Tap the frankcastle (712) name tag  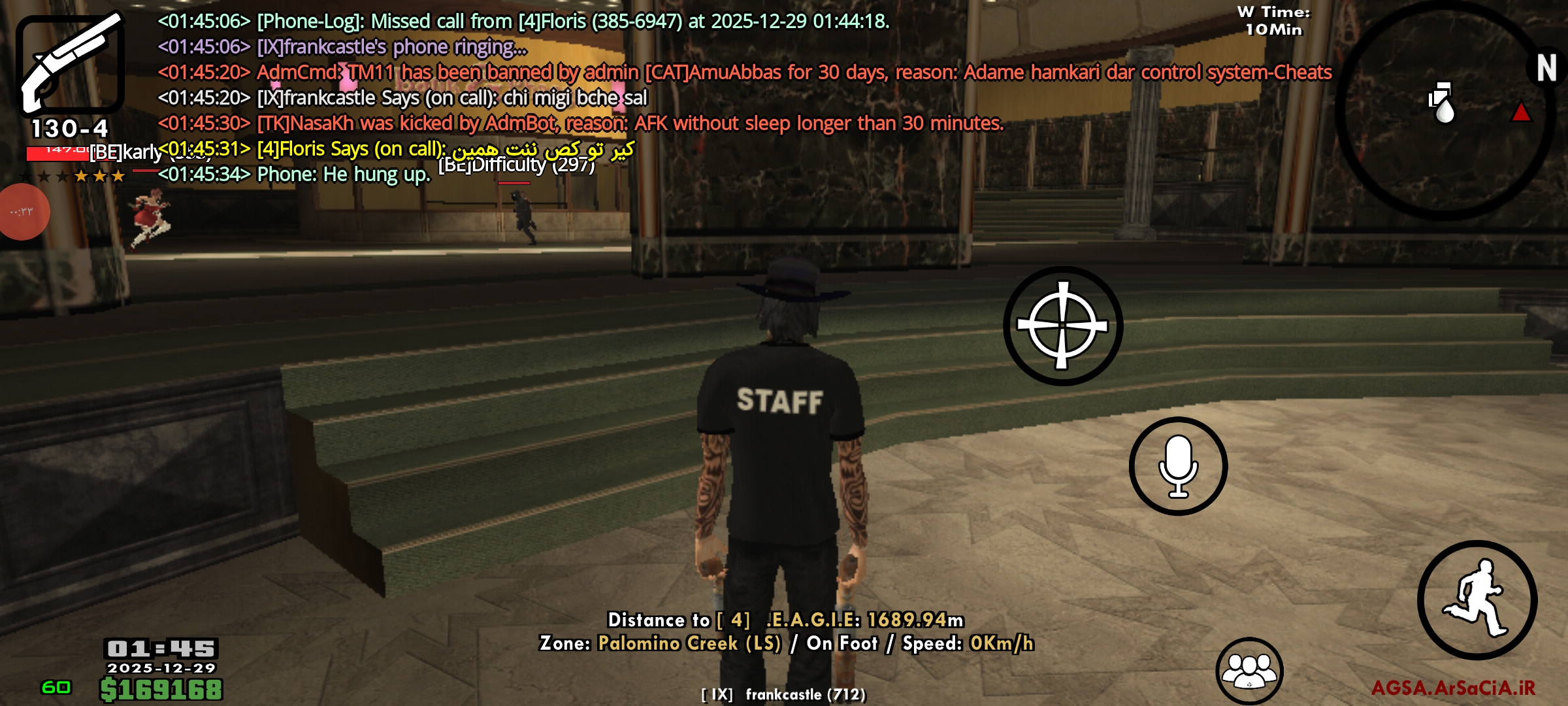click(784, 694)
